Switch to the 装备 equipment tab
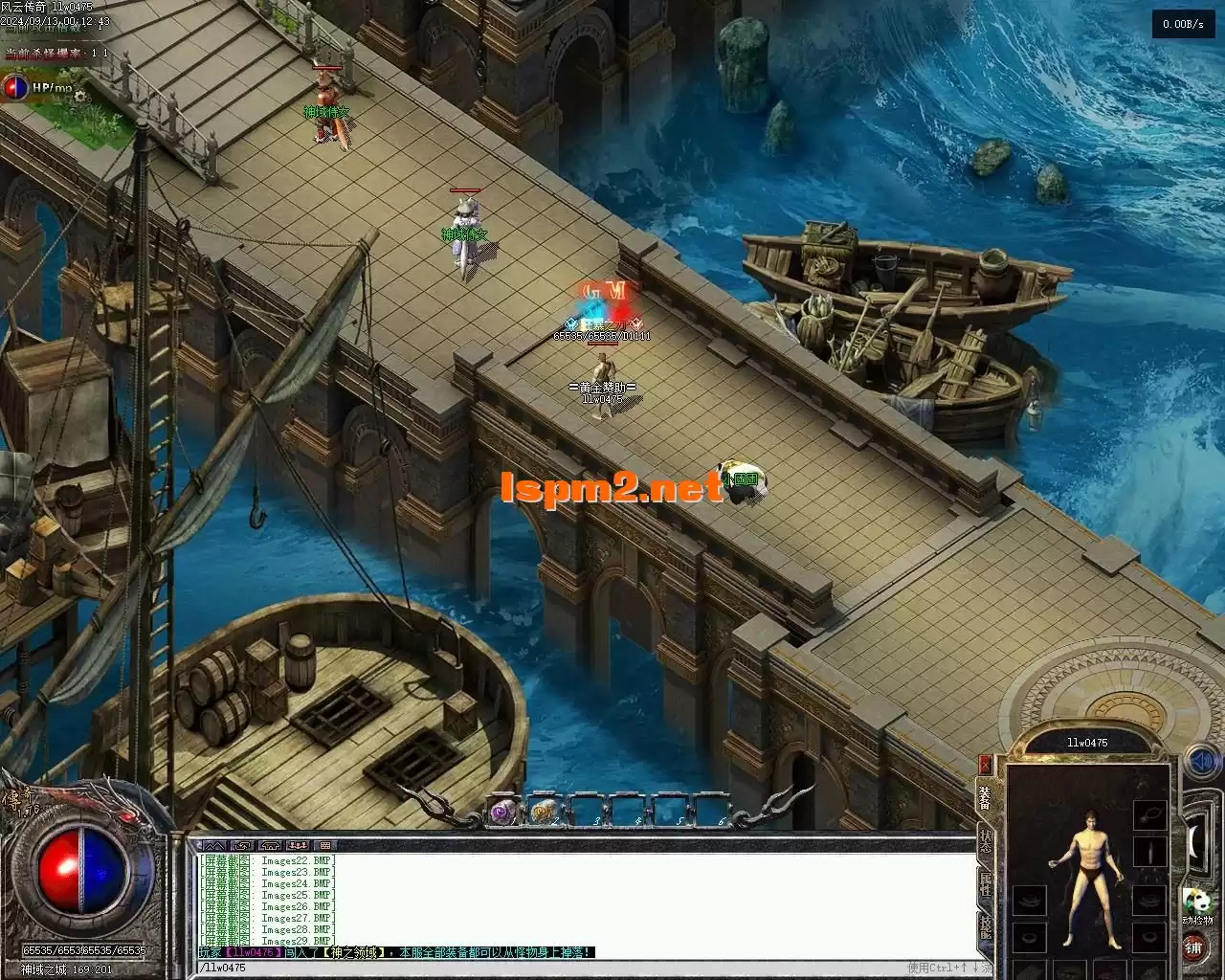The height and width of the screenshot is (980, 1225). (x=984, y=798)
